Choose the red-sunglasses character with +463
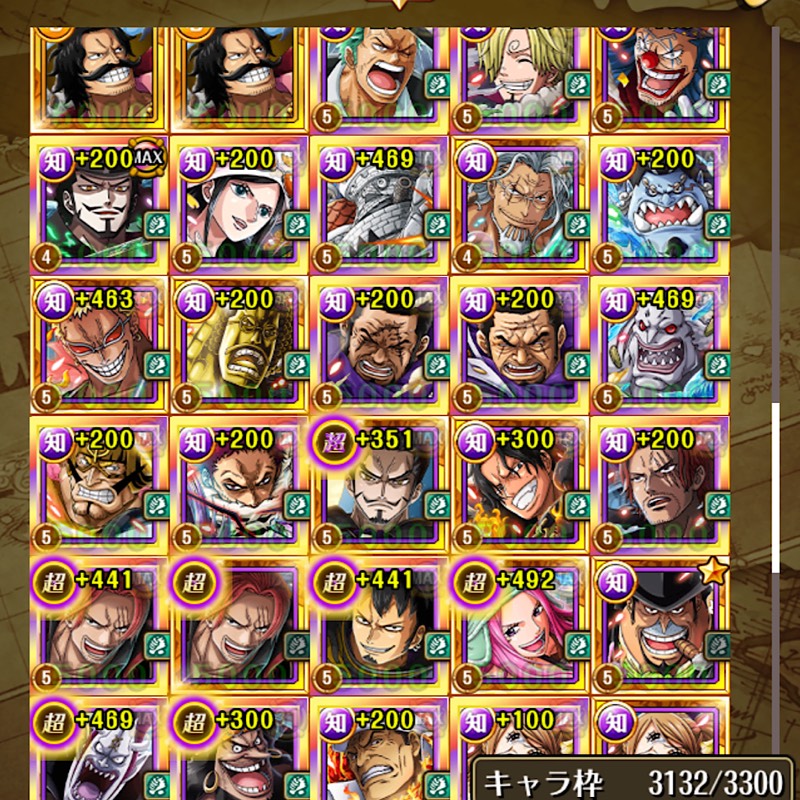This screenshot has height=800, width=800. (100, 345)
